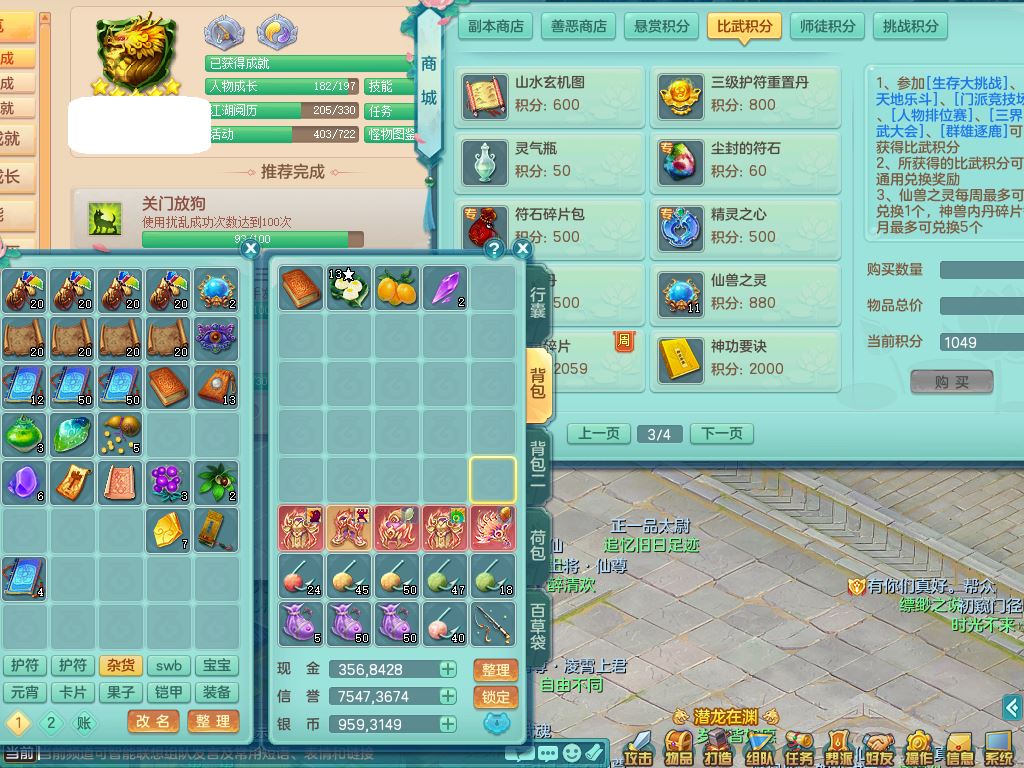This screenshot has height=768, width=1024.
Task: Open the 系统 system menu
Action: [999, 746]
